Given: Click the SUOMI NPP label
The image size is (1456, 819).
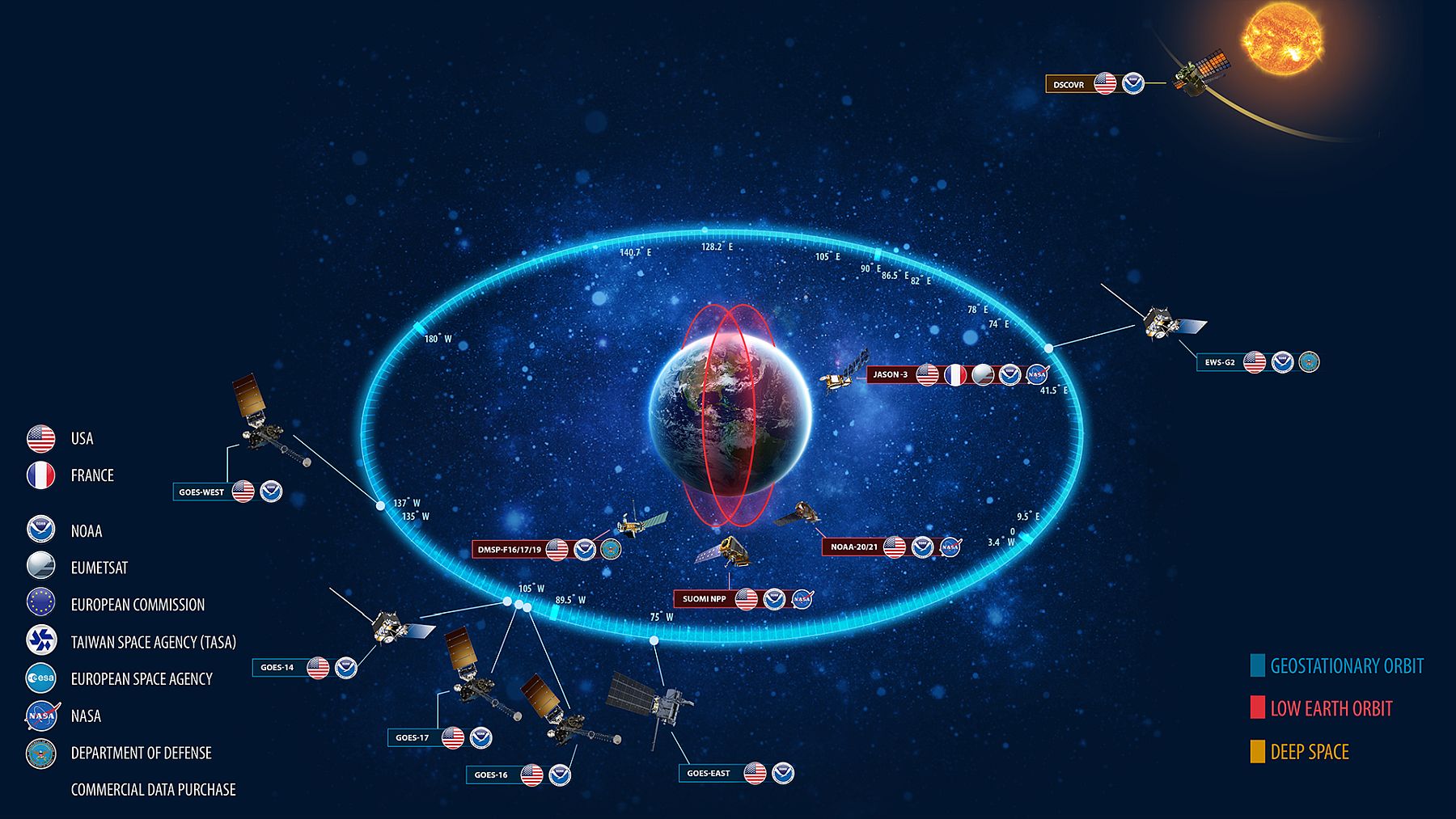Looking at the screenshot, I should tap(704, 599).
